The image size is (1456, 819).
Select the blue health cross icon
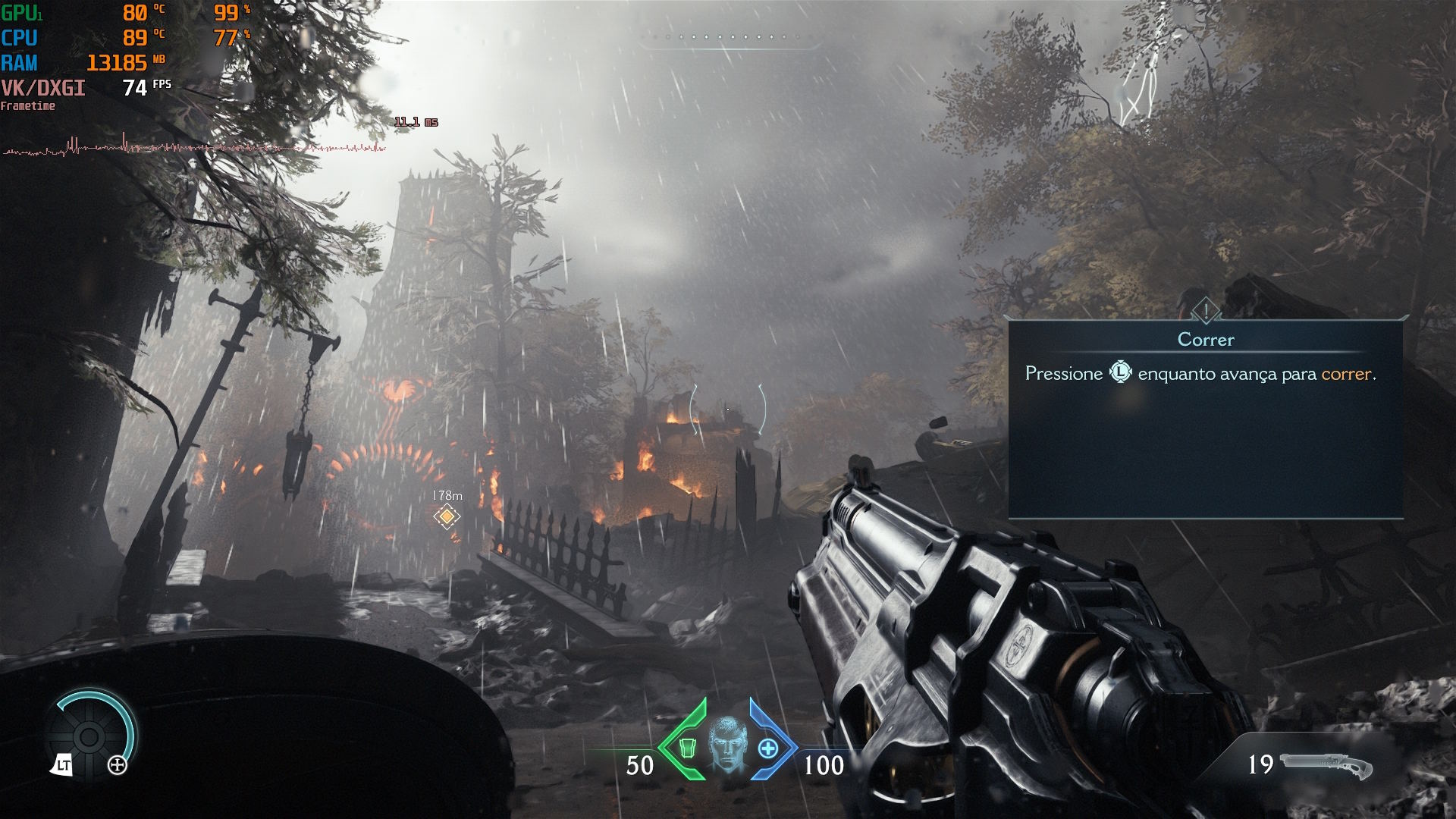[x=768, y=748]
